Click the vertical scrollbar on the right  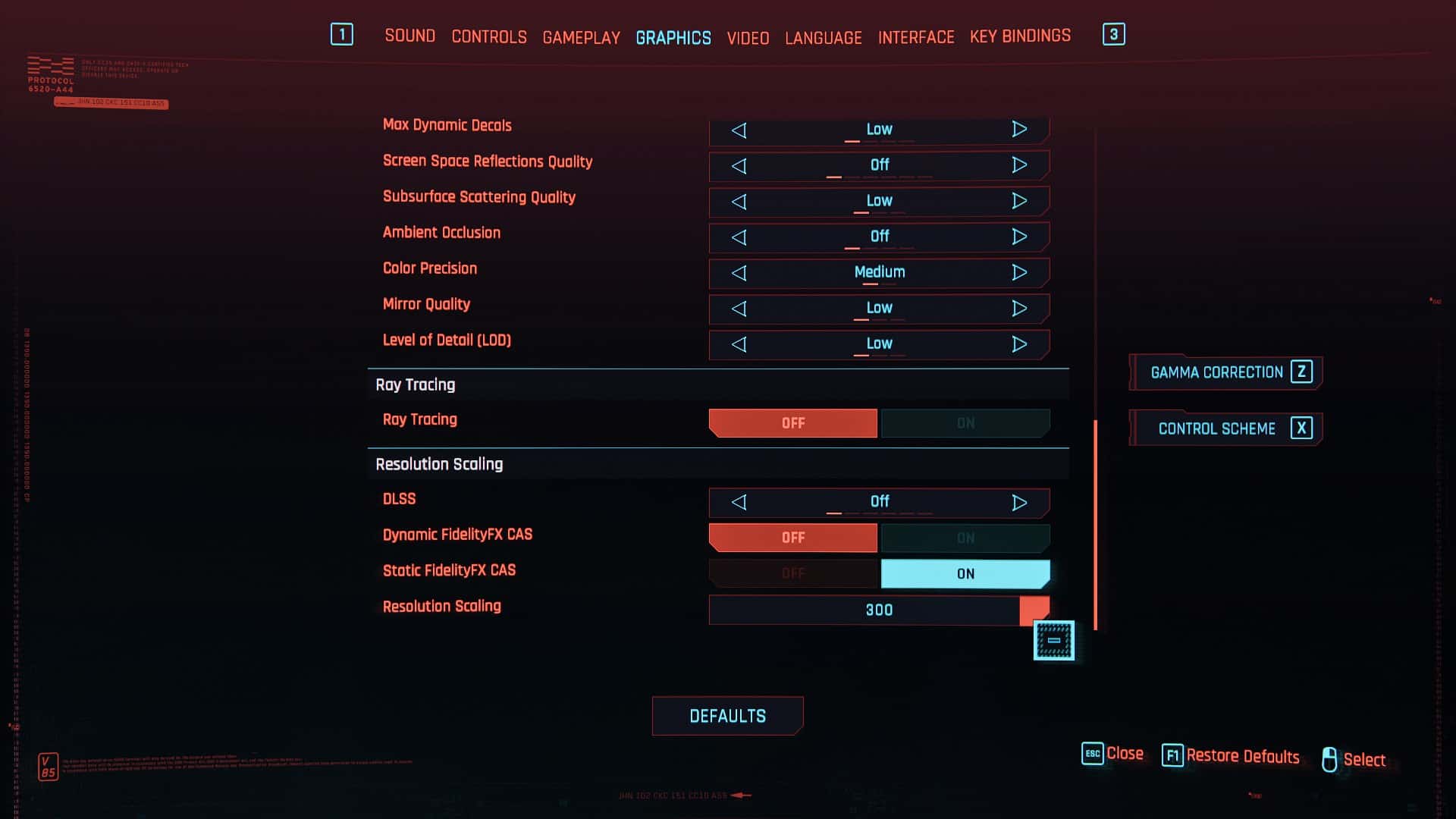click(1095, 523)
